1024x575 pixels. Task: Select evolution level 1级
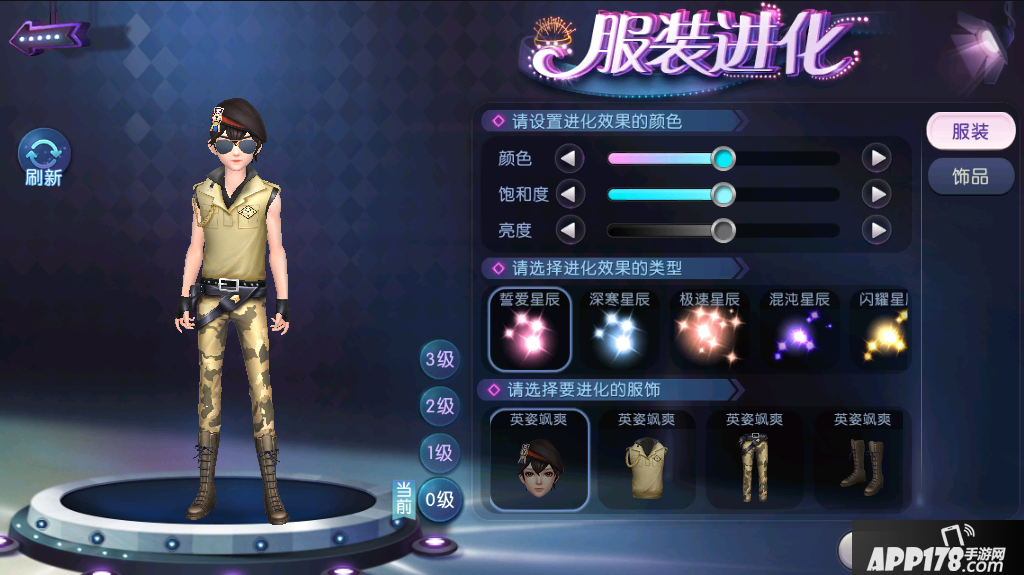[440, 452]
